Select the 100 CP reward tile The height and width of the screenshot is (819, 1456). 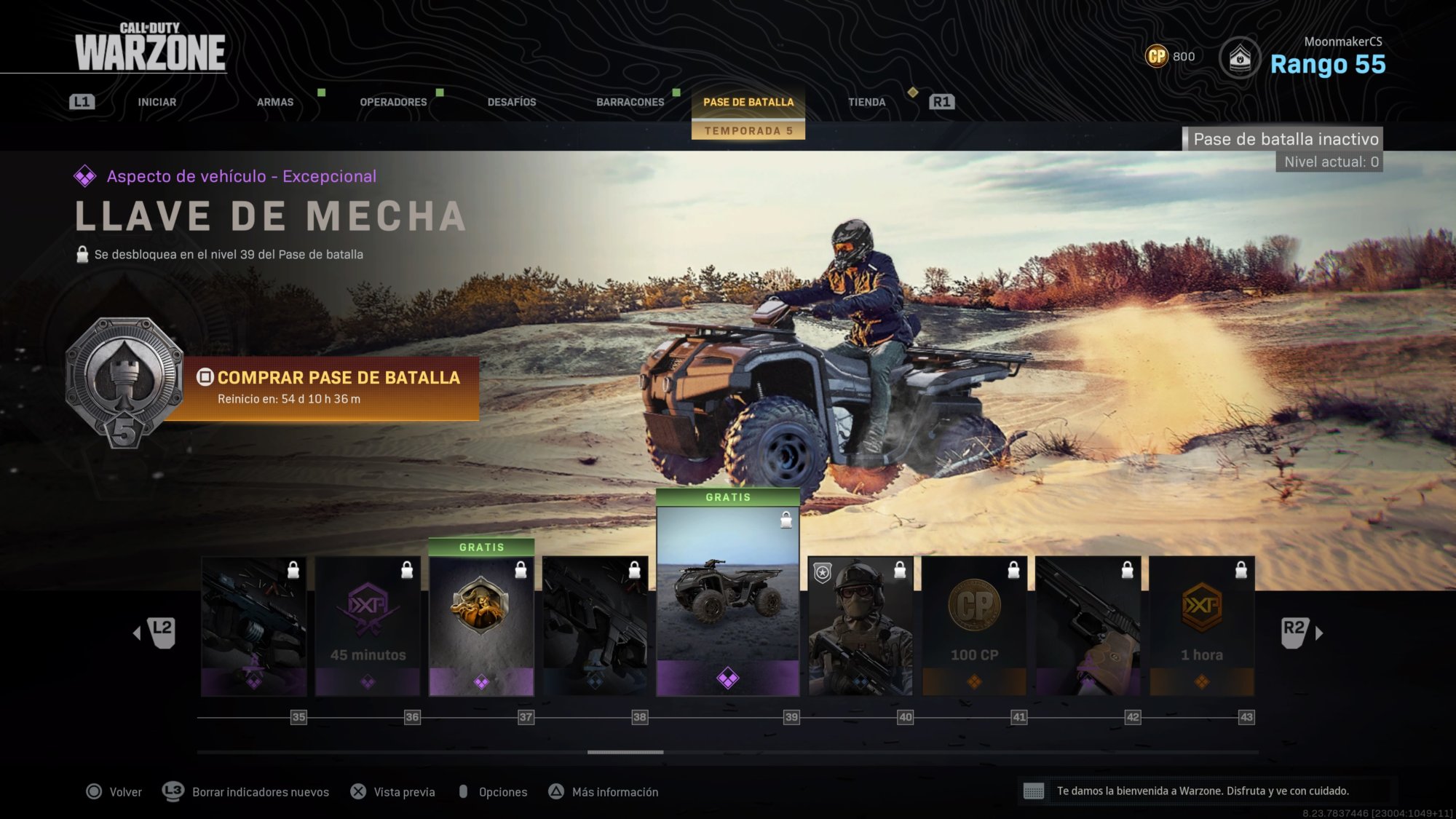(x=974, y=626)
